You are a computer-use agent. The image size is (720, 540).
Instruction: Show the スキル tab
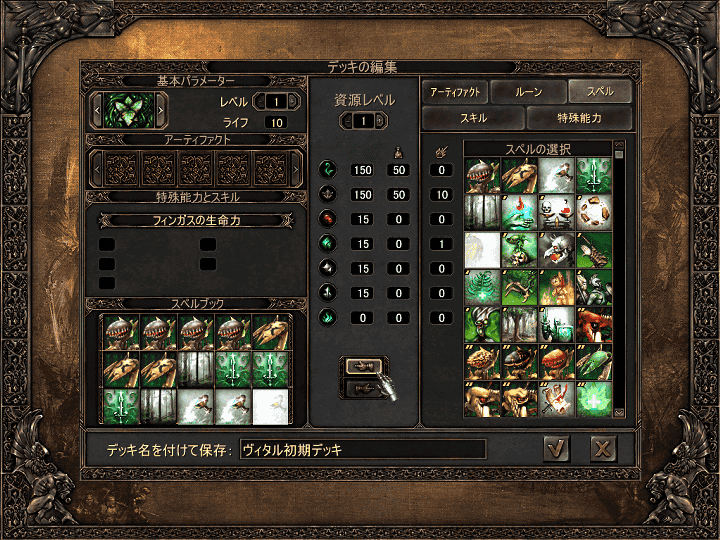coord(473,118)
